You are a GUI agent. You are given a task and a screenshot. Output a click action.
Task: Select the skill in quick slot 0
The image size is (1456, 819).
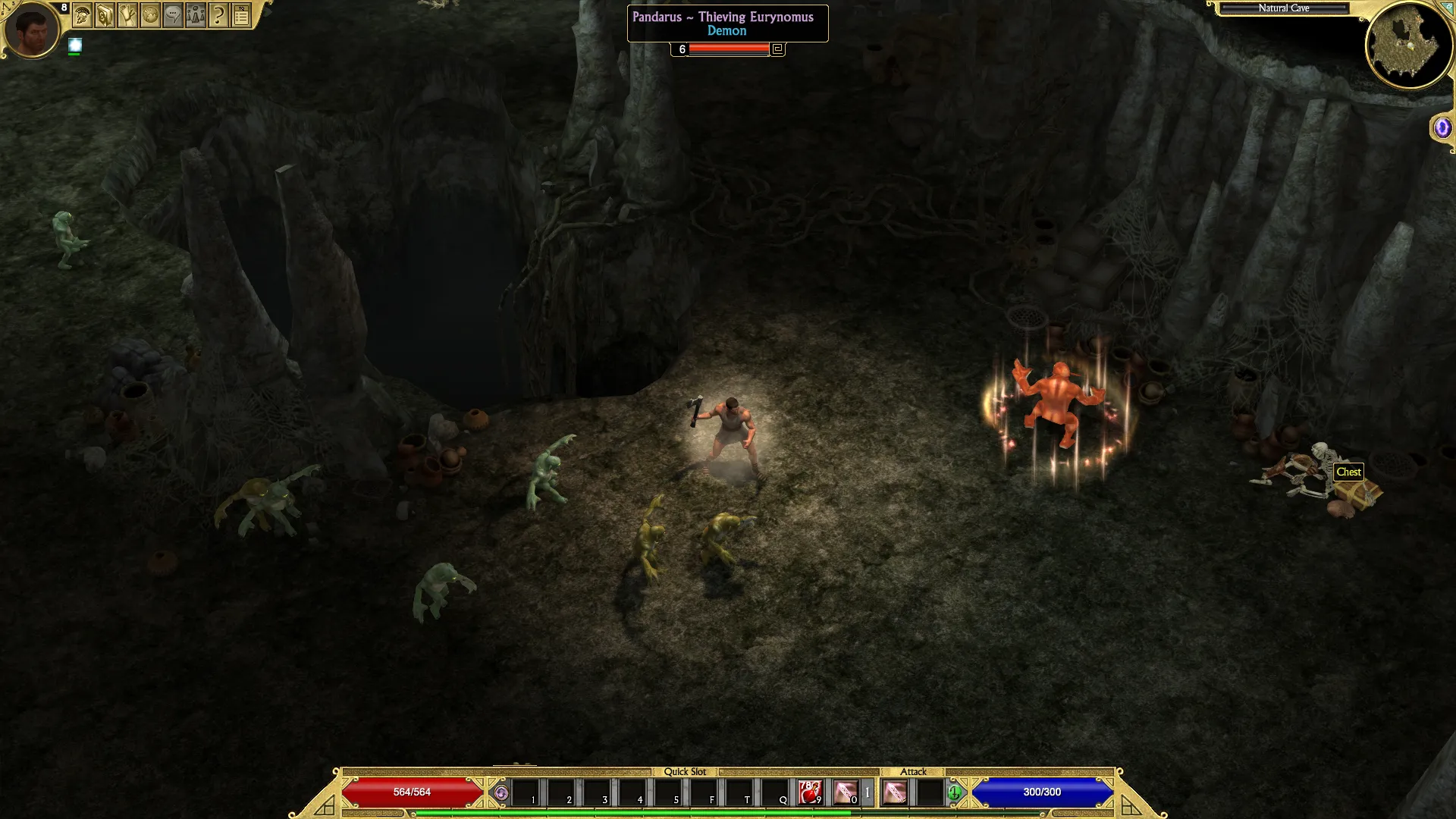point(846,792)
